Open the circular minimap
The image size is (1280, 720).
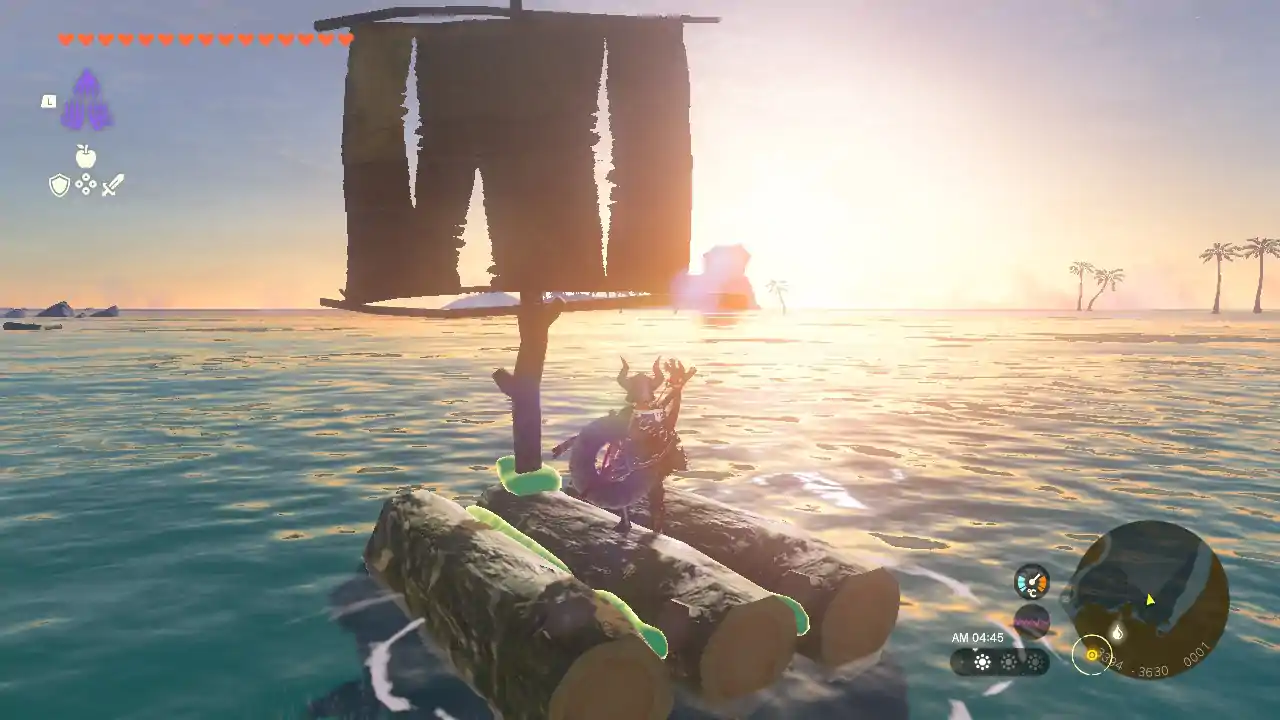[x=1148, y=600]
